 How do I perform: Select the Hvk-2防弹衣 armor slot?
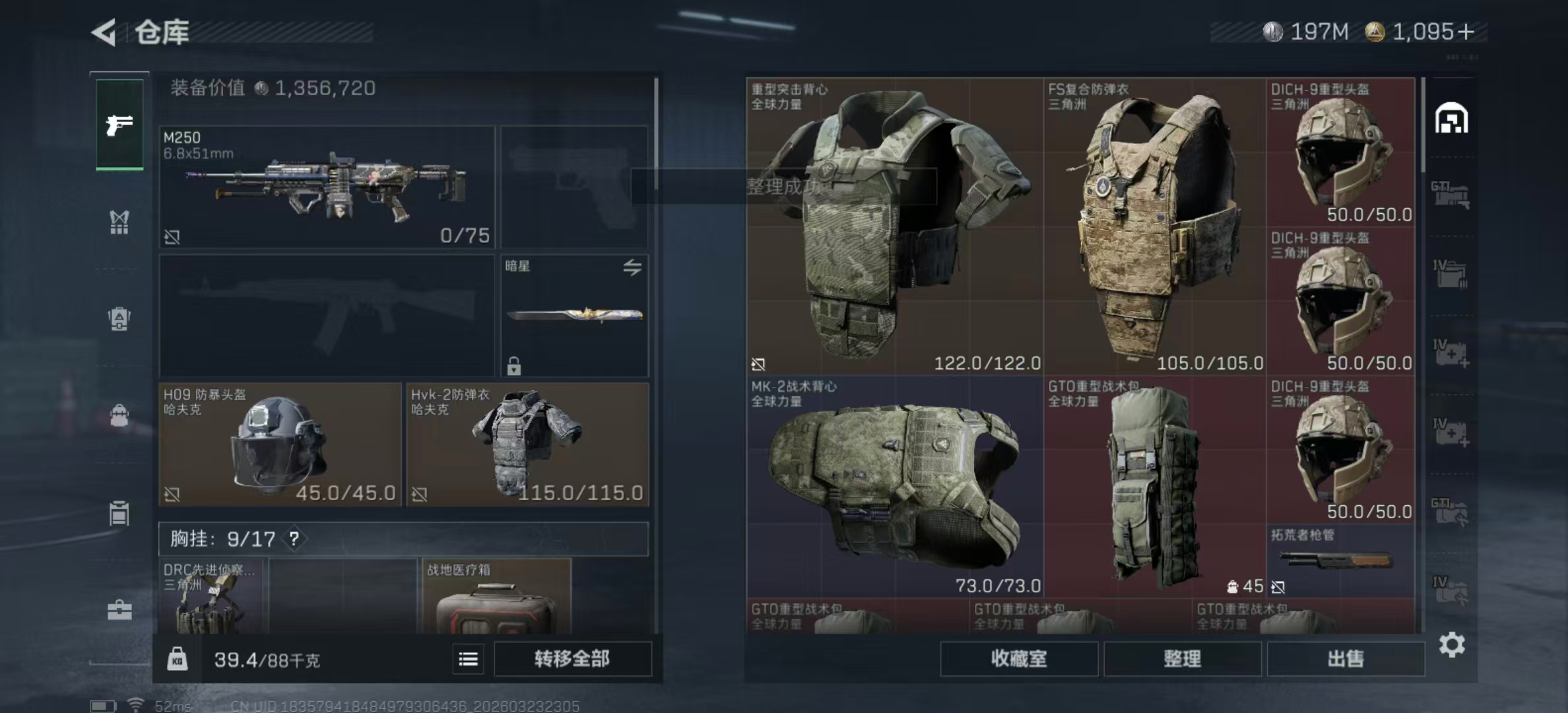(527, 444)
